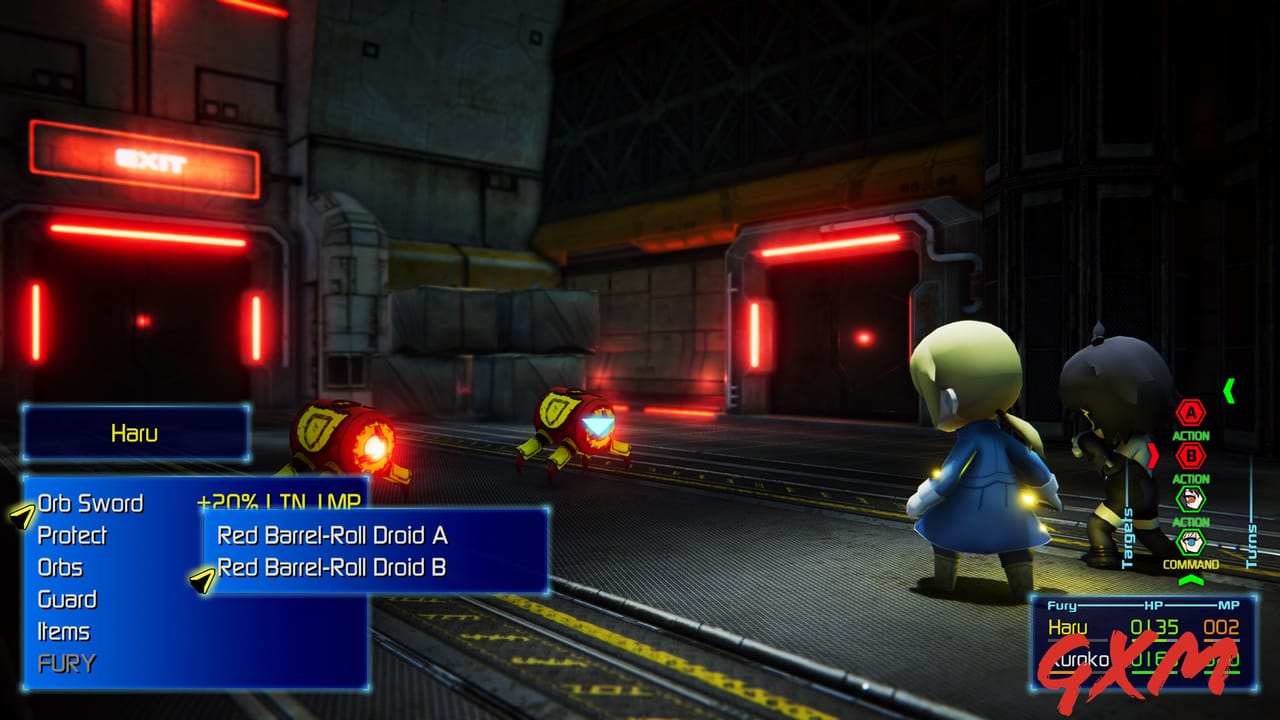Open the Orbs submenu

click(60, 567)
